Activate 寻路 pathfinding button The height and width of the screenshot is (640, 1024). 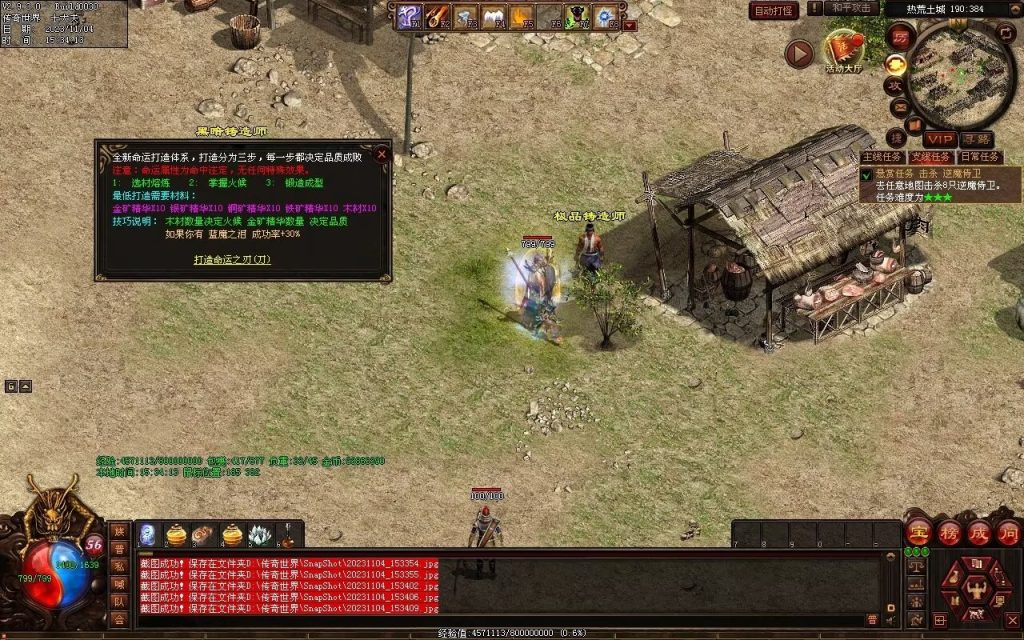[977, 139]
